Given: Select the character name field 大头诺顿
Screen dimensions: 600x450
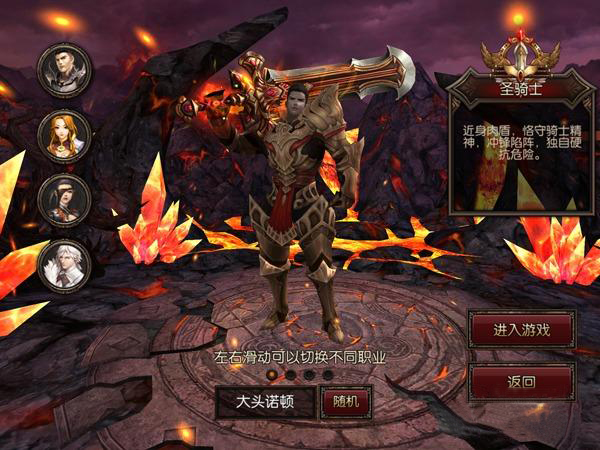Looking at the screenshot, I should coord(265,402).
